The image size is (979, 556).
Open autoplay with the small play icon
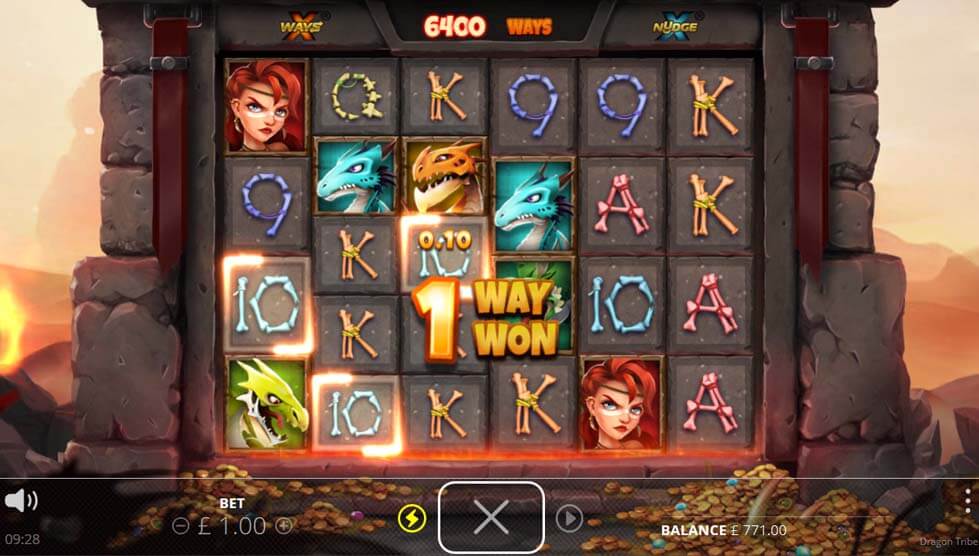tap(569, 518)
